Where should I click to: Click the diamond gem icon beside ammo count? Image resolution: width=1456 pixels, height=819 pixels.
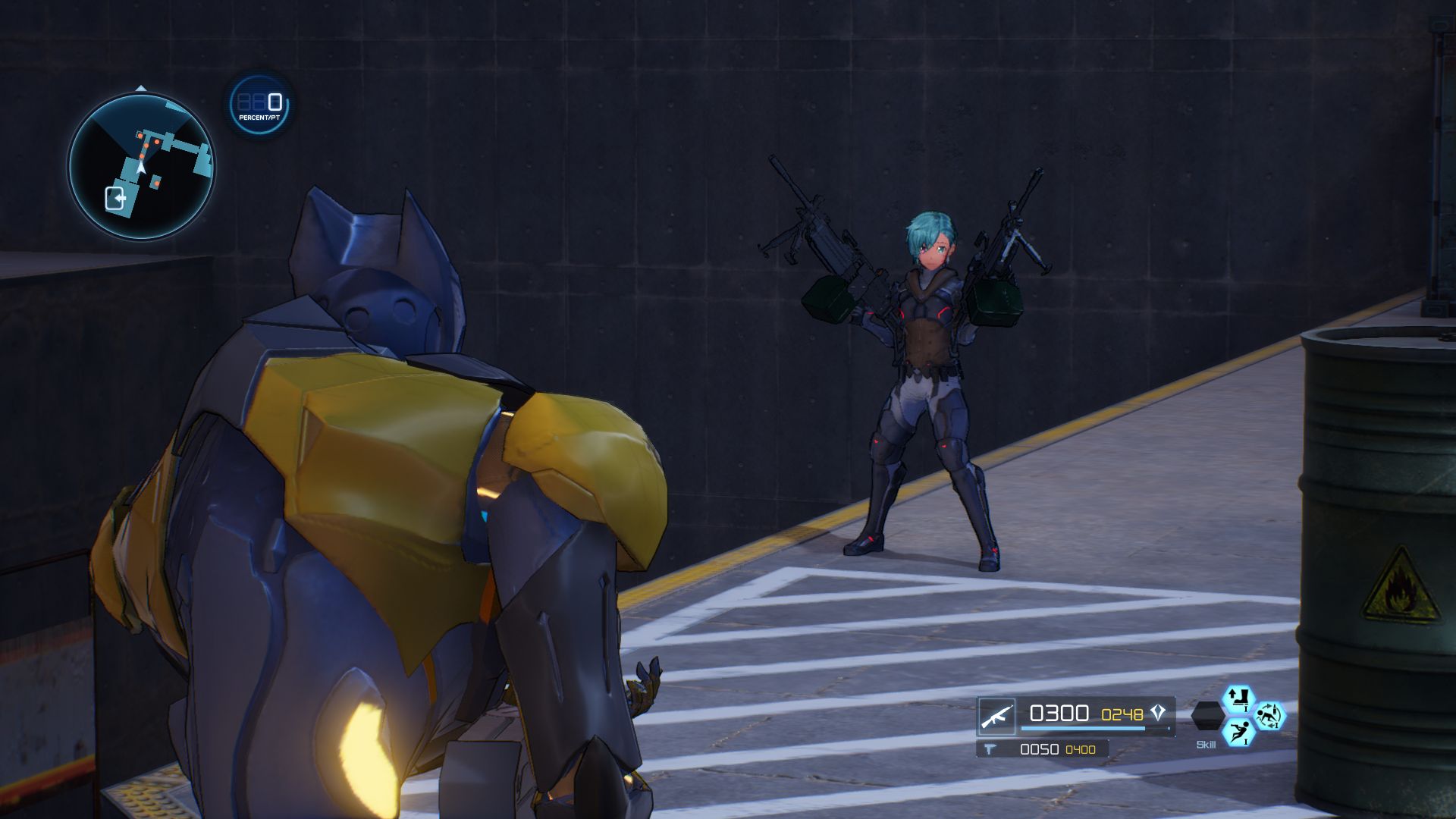(1156, 712)
